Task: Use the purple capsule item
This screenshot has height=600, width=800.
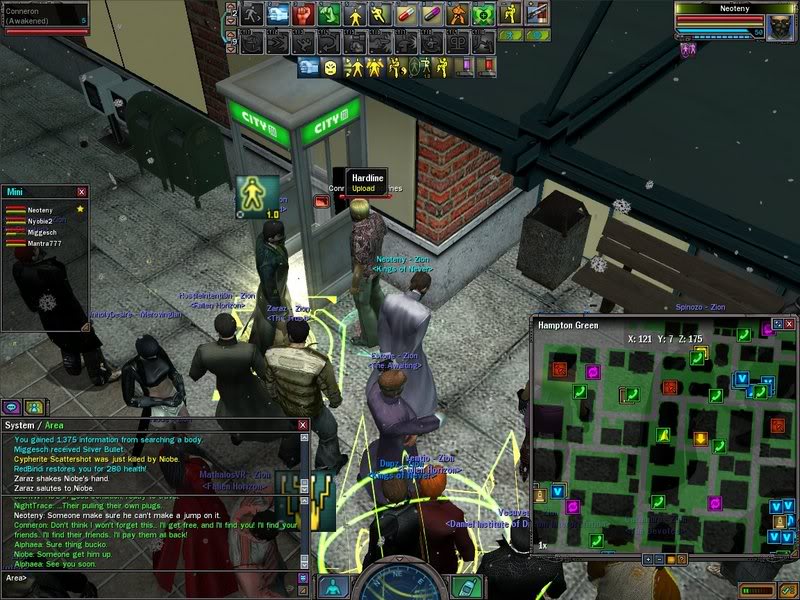Action: tap(432, 14)
